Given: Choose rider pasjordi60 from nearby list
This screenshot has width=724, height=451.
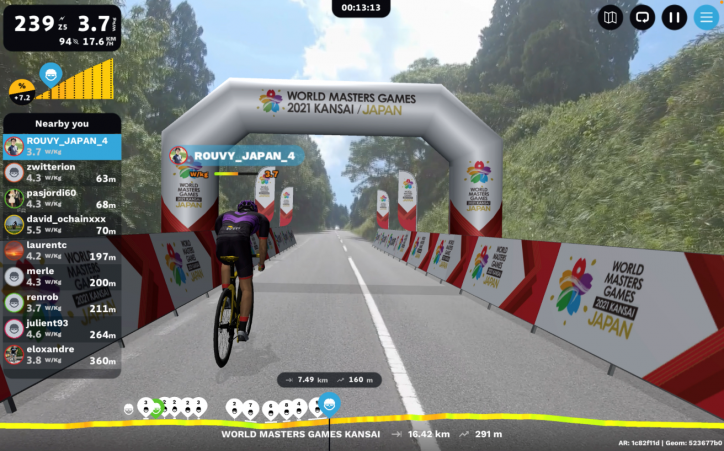Looking at the screenshot, I should tap(62, 198).
